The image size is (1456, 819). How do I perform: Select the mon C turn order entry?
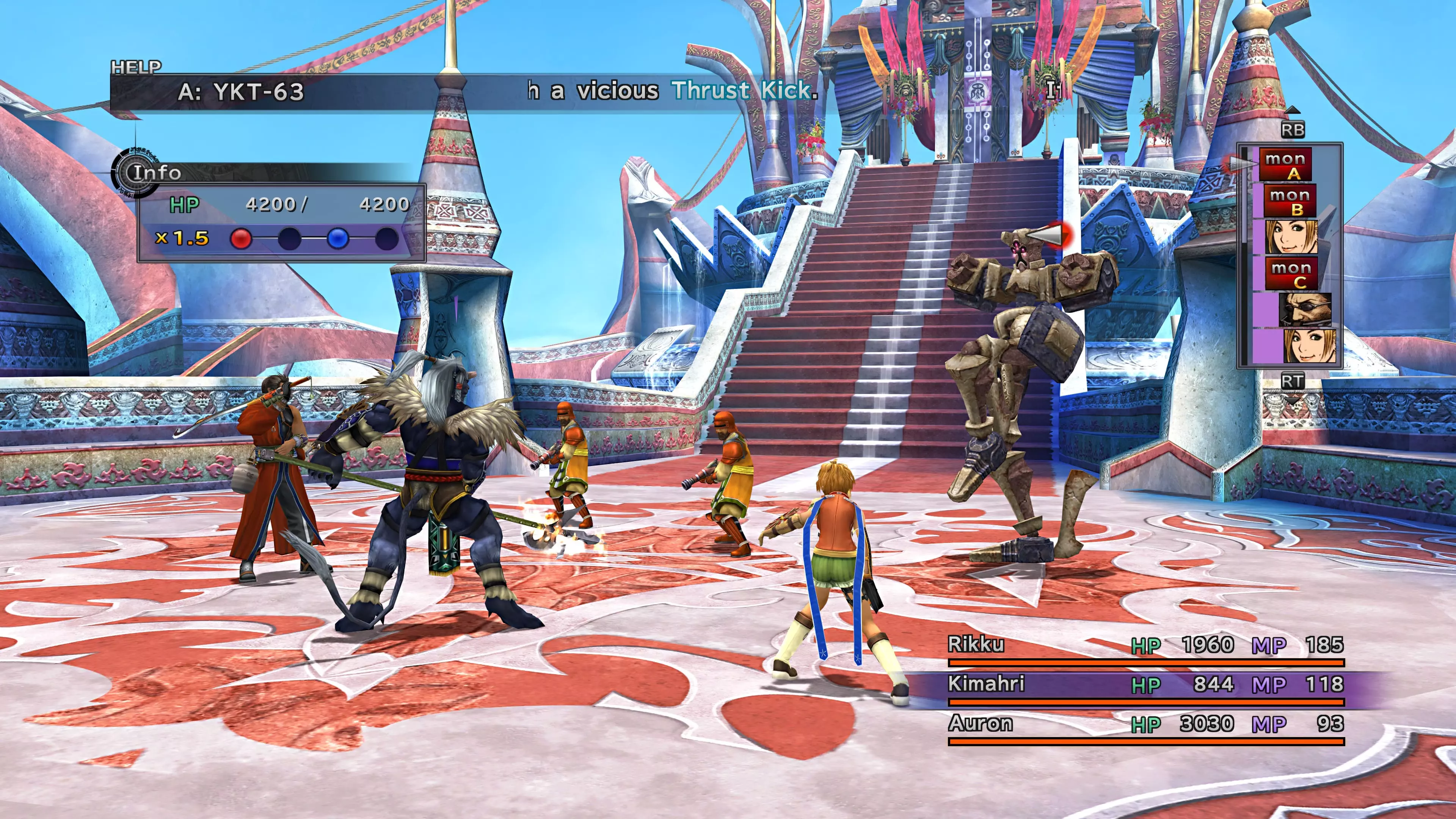tap(1291, 273)
